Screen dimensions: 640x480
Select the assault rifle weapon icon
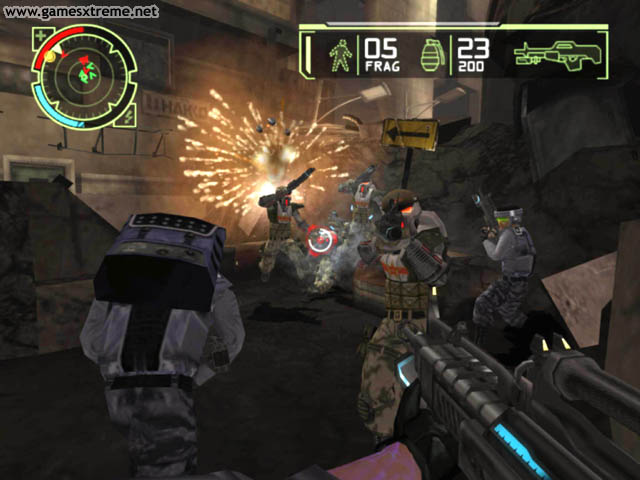560,55
